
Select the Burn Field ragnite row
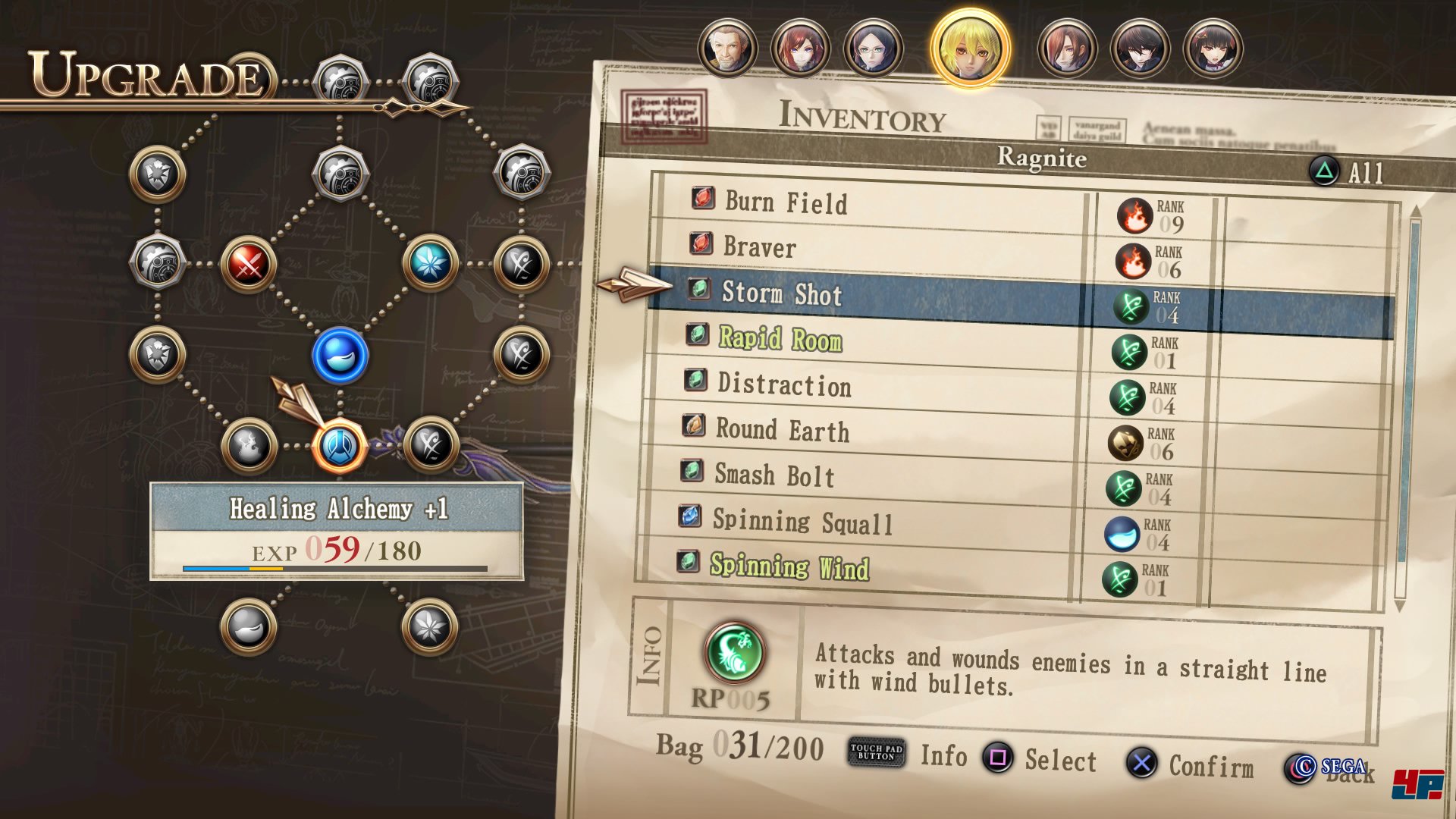(786, 202)
